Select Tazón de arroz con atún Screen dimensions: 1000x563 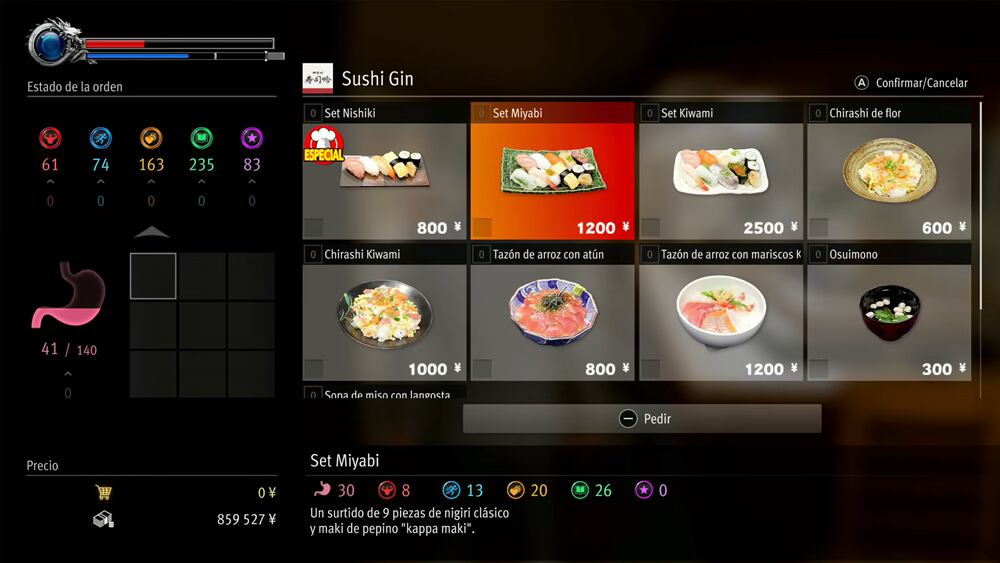552,313
